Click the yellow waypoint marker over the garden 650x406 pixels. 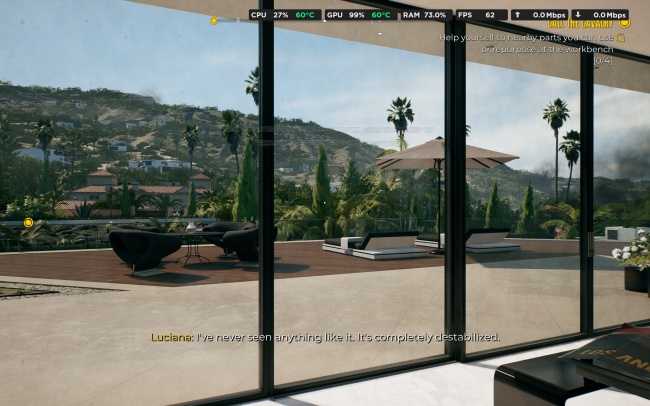tap(28, 222)
